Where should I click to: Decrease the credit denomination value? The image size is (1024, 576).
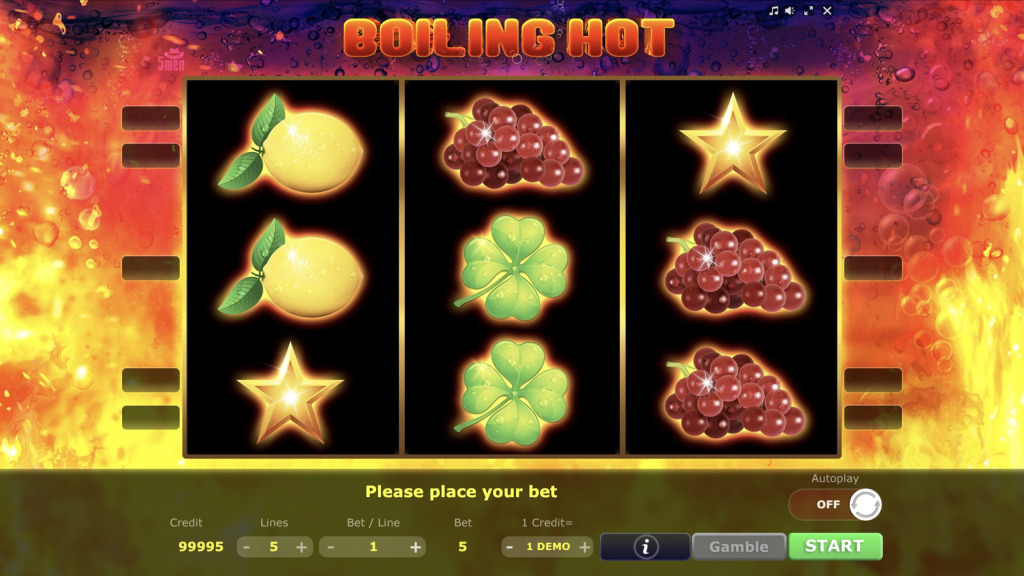click(510, 547)
